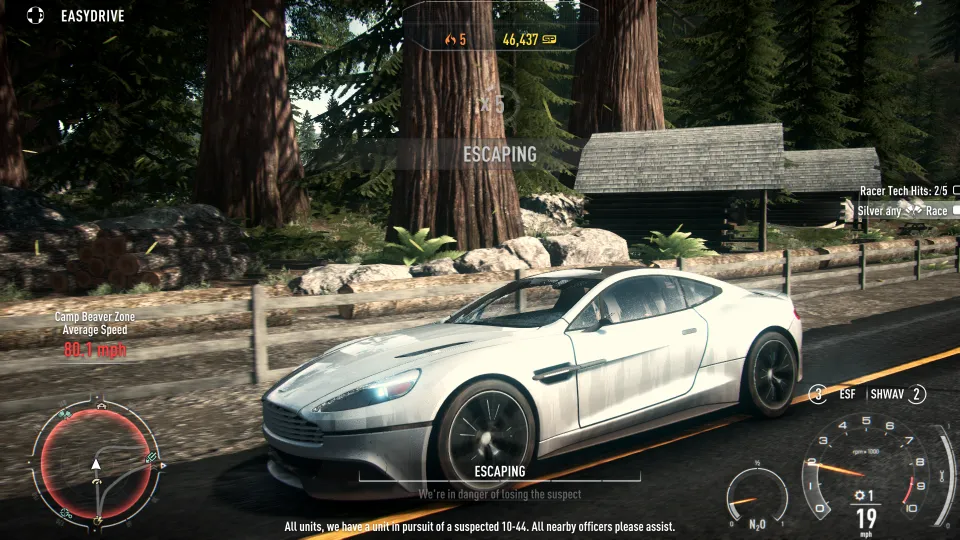Screen dimensions: 960x540
Task: Select the Silver any Race objective
Action: 903,211
